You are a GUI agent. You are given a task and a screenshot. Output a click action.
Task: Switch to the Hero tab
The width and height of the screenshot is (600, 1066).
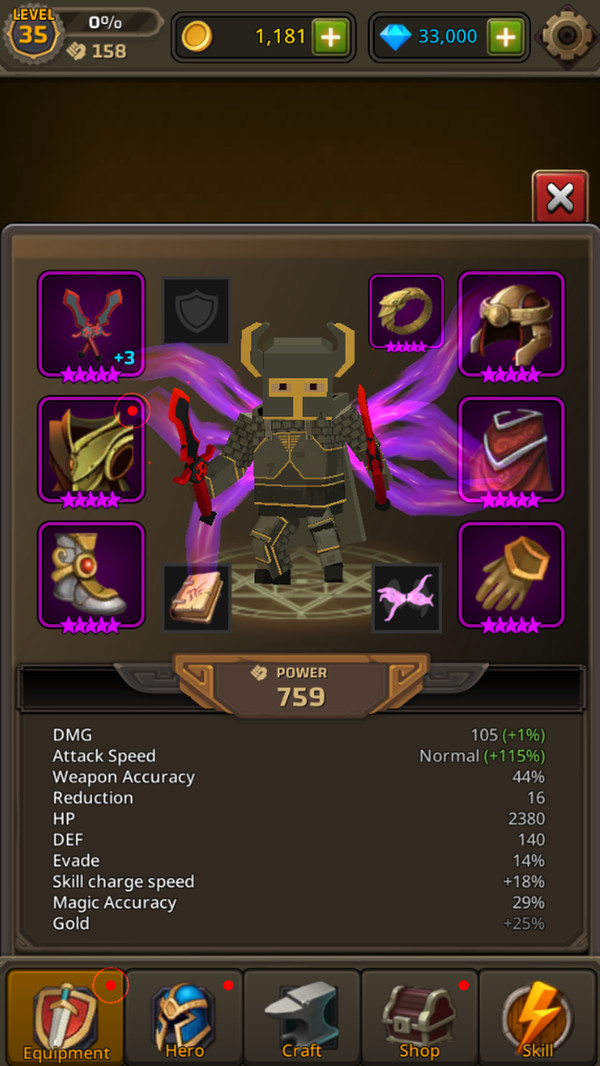[x=184, y=1018]
